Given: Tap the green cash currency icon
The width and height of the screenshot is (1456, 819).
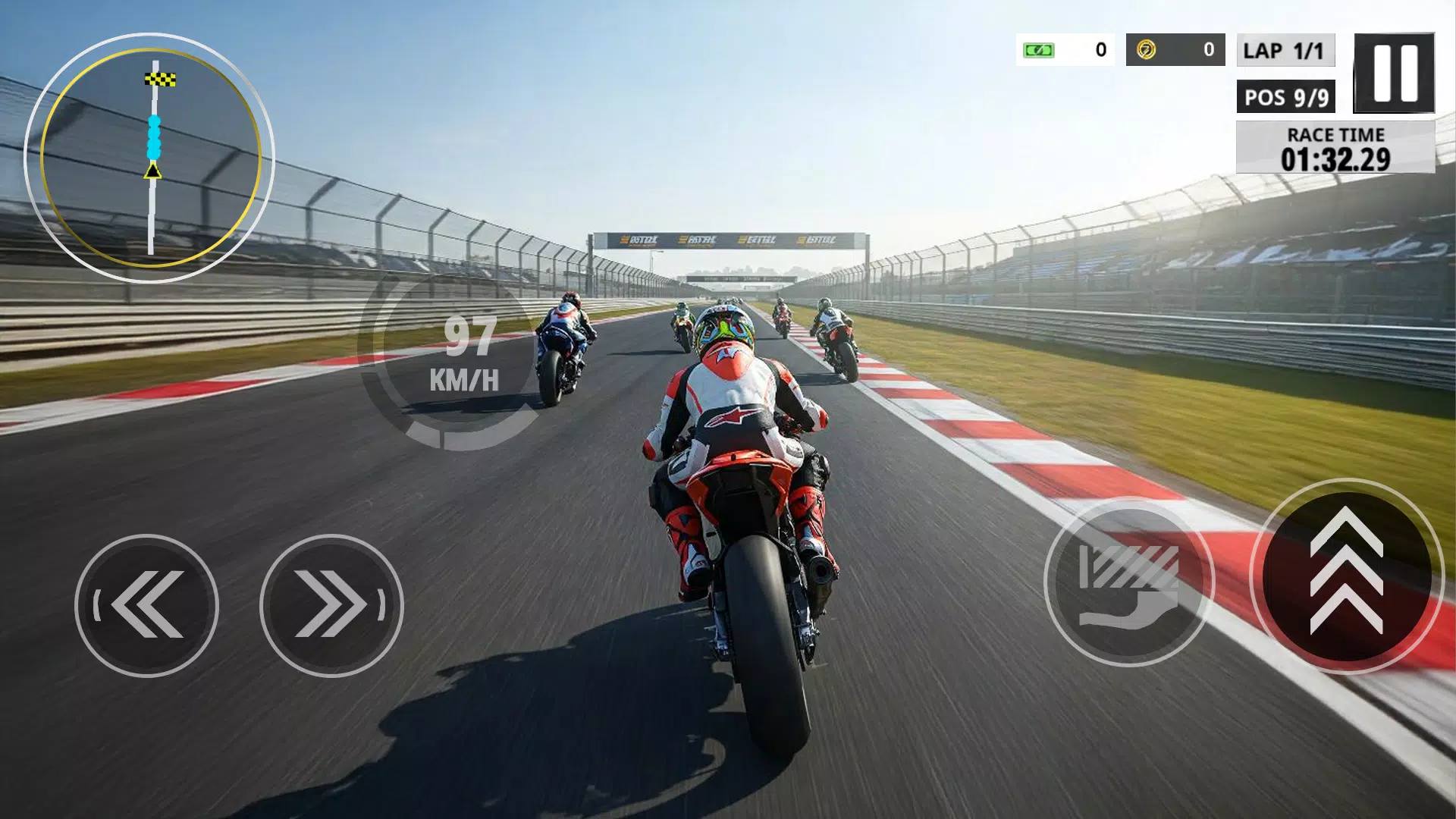Looking at the screenshot, I should coord(1037,49).
